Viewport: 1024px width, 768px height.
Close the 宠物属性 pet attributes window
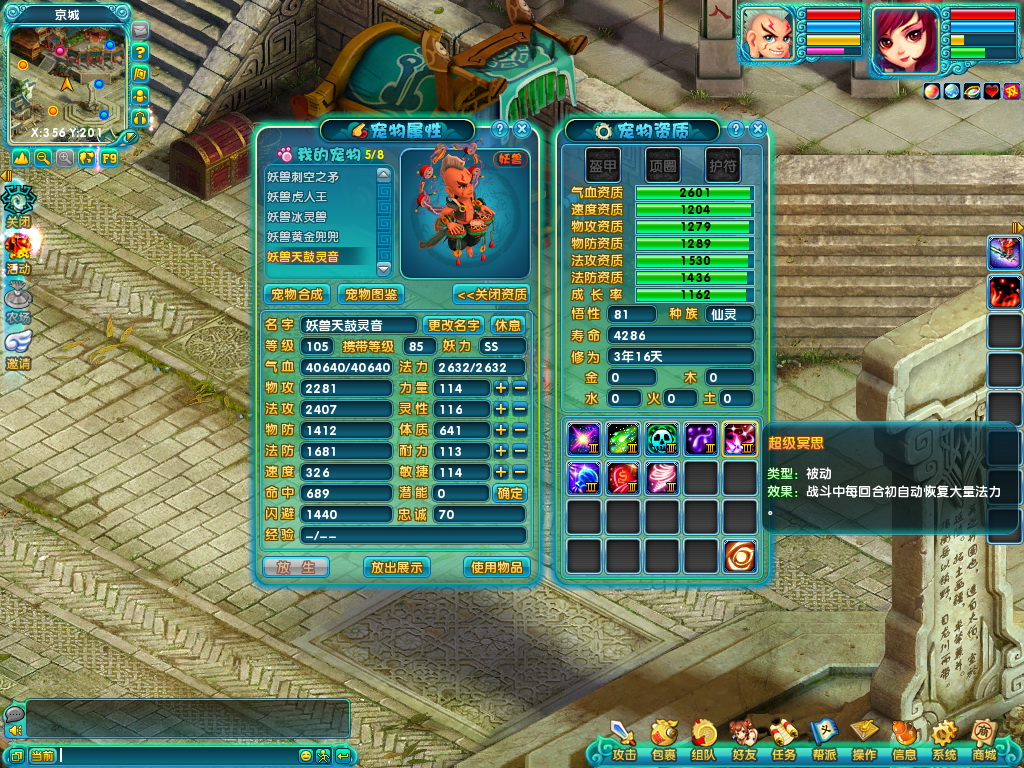522,130
